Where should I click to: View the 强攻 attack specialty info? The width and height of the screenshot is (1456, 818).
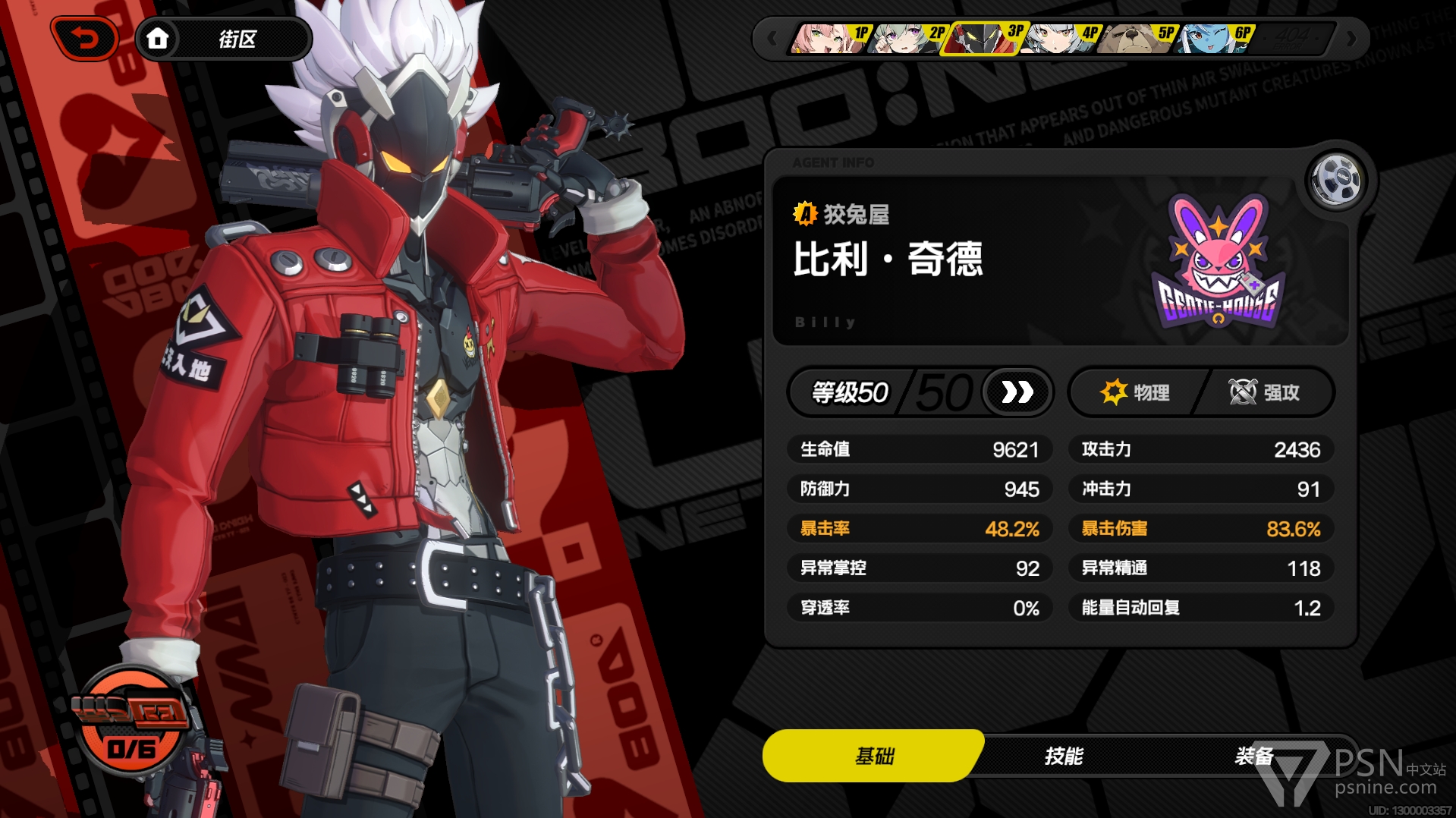1264,392
